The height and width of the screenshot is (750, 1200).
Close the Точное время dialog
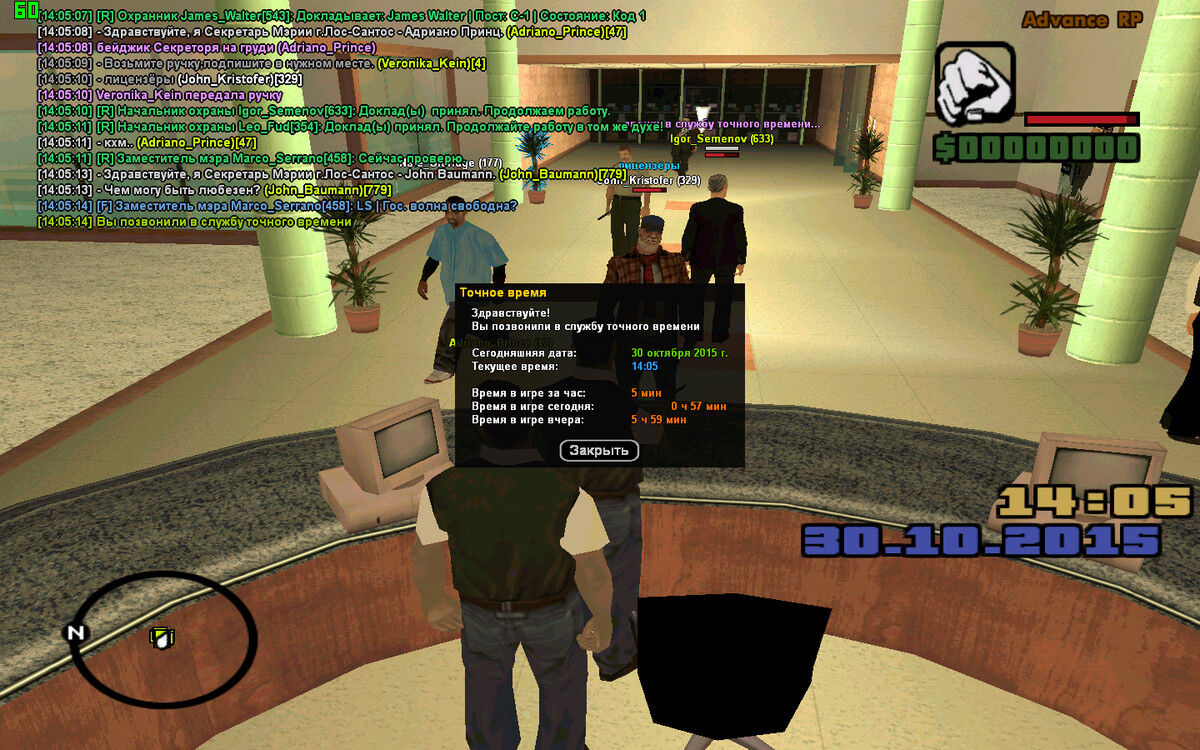[x=598, y=451]
